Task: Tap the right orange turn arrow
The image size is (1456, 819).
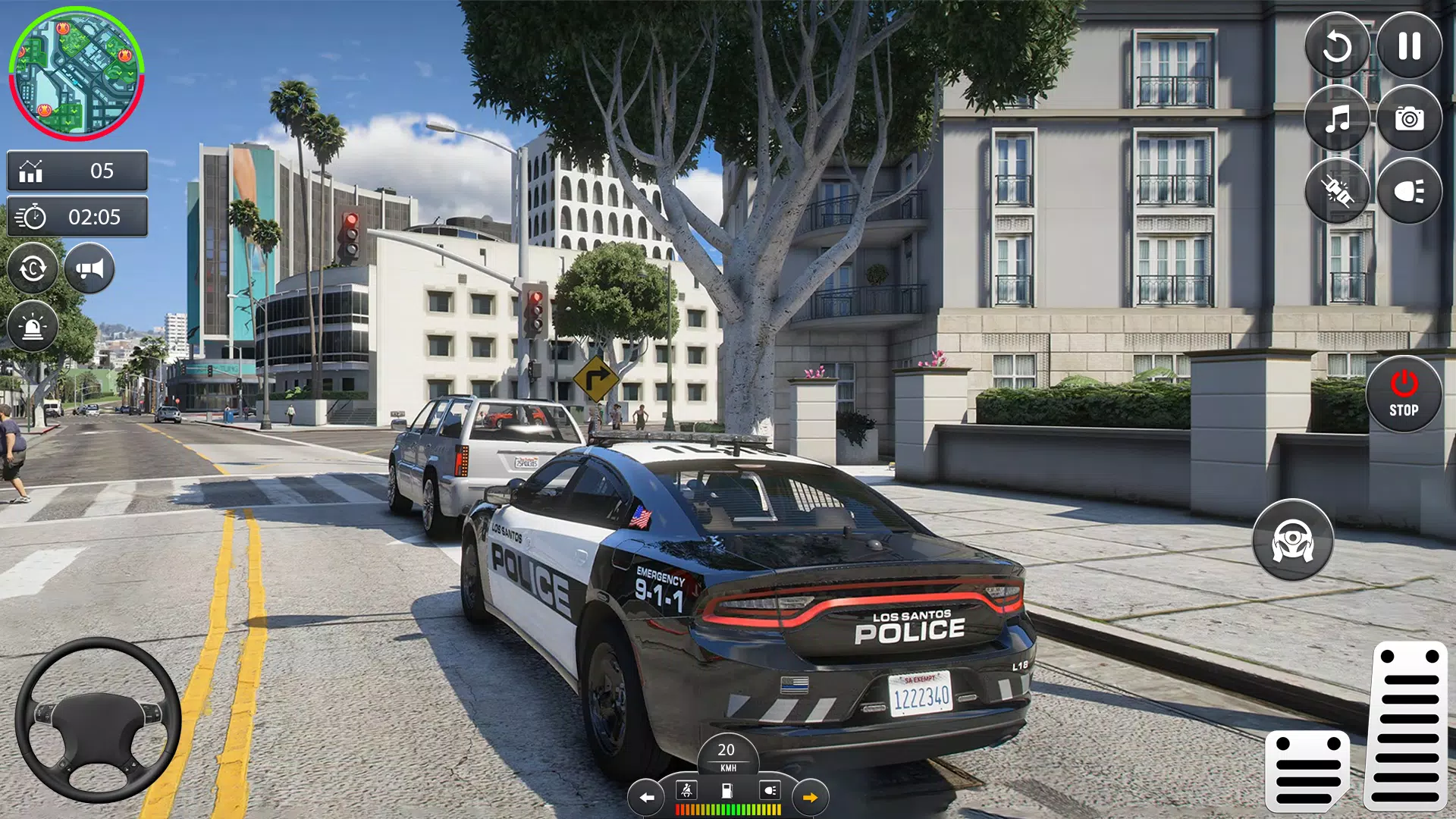Action: 809,797
